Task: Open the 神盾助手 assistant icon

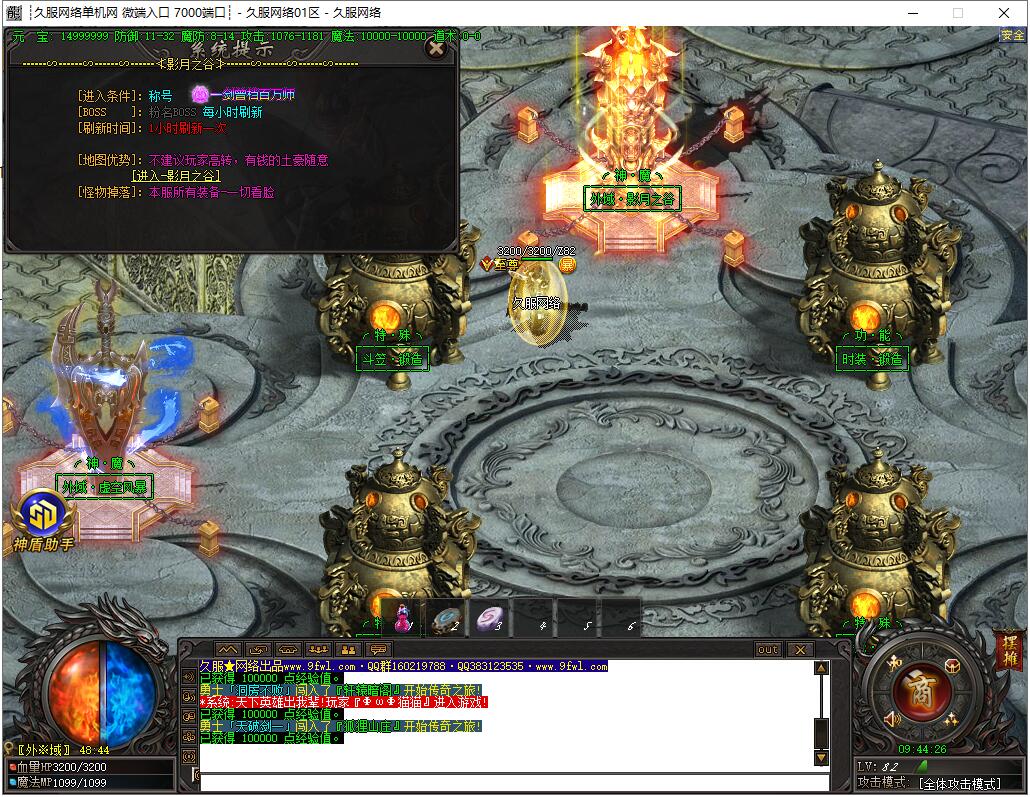Action: click(x=43, y=517)
